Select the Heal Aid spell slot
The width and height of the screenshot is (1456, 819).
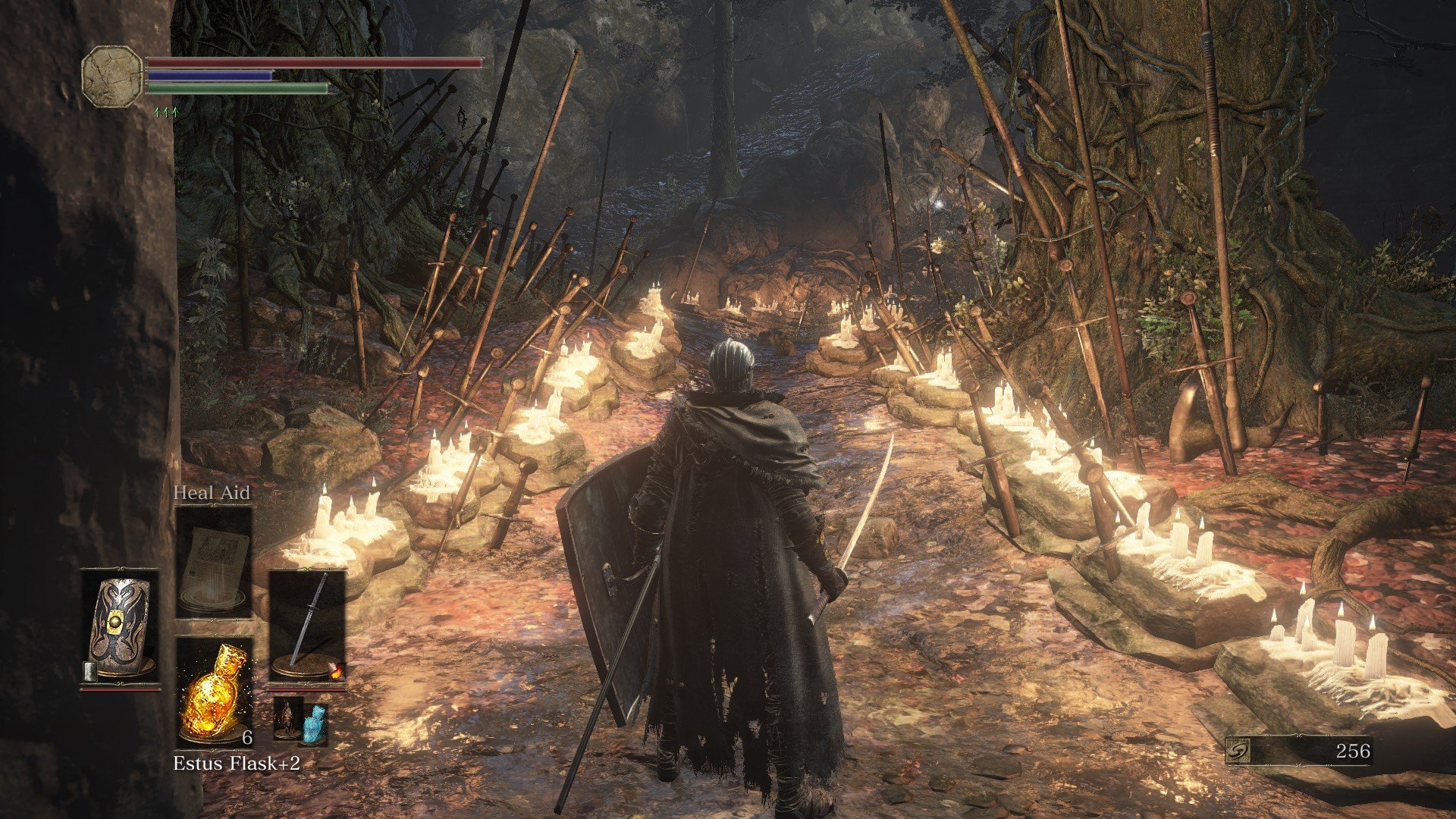pos(213,560)
